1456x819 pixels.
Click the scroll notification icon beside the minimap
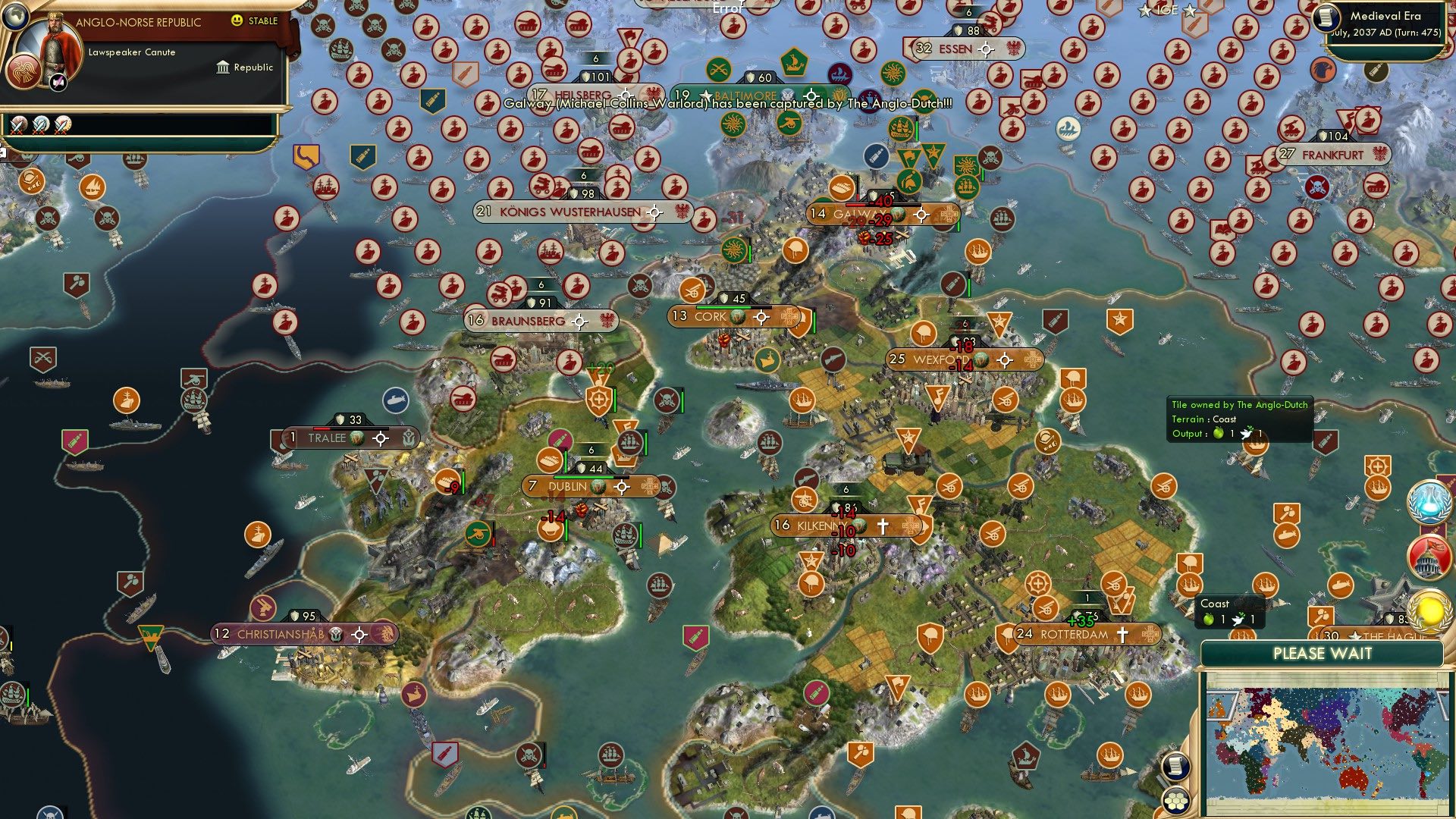(x=1175, y=767)
